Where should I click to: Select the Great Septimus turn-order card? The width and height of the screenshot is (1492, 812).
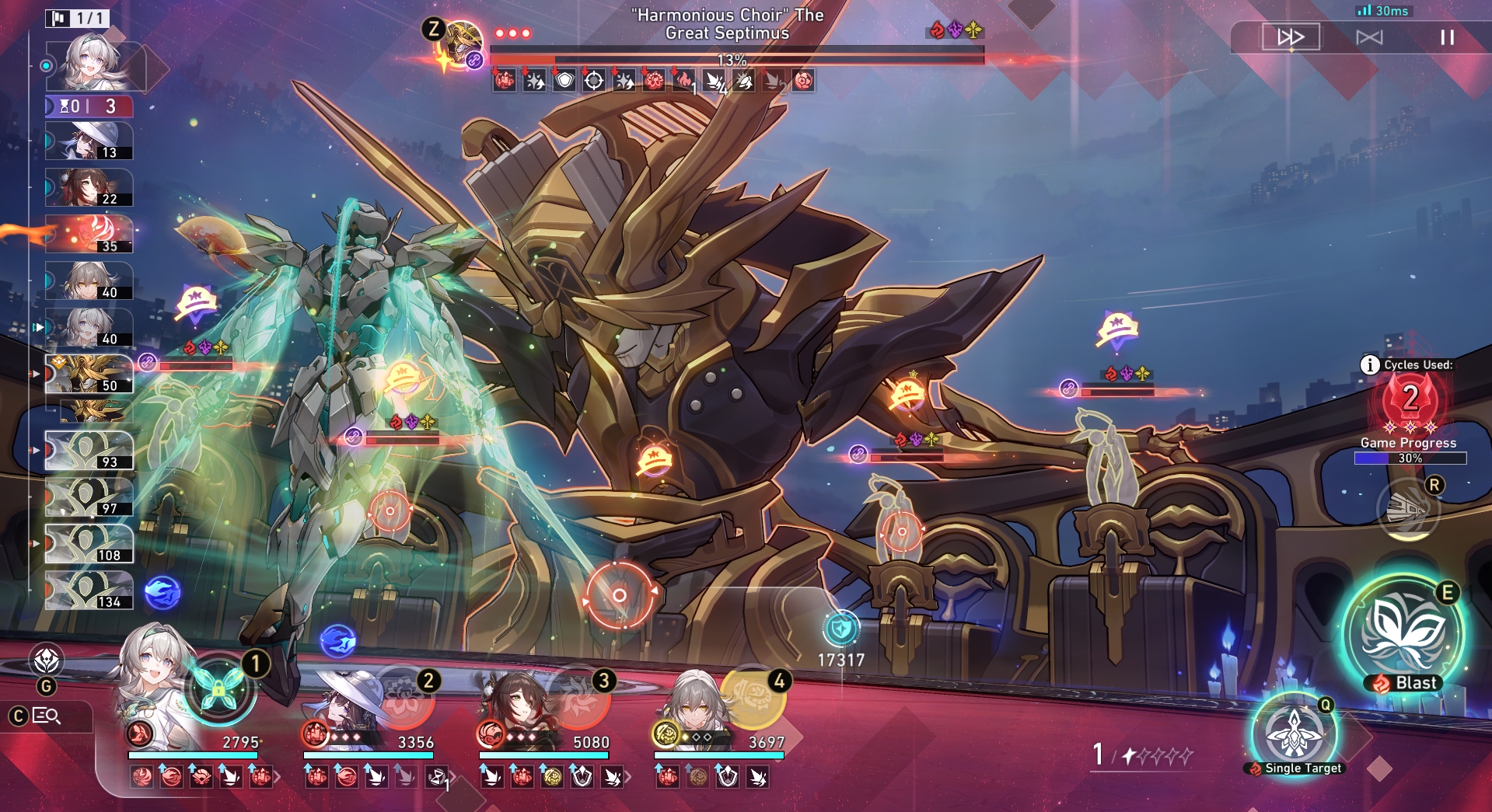(x=89, y=374)
